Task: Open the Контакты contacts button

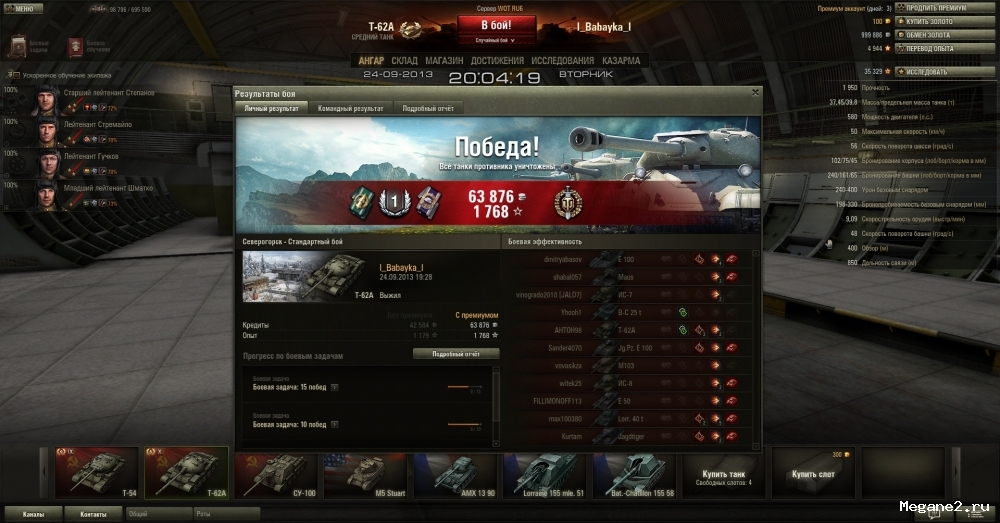Action: [x=93, y=514]
